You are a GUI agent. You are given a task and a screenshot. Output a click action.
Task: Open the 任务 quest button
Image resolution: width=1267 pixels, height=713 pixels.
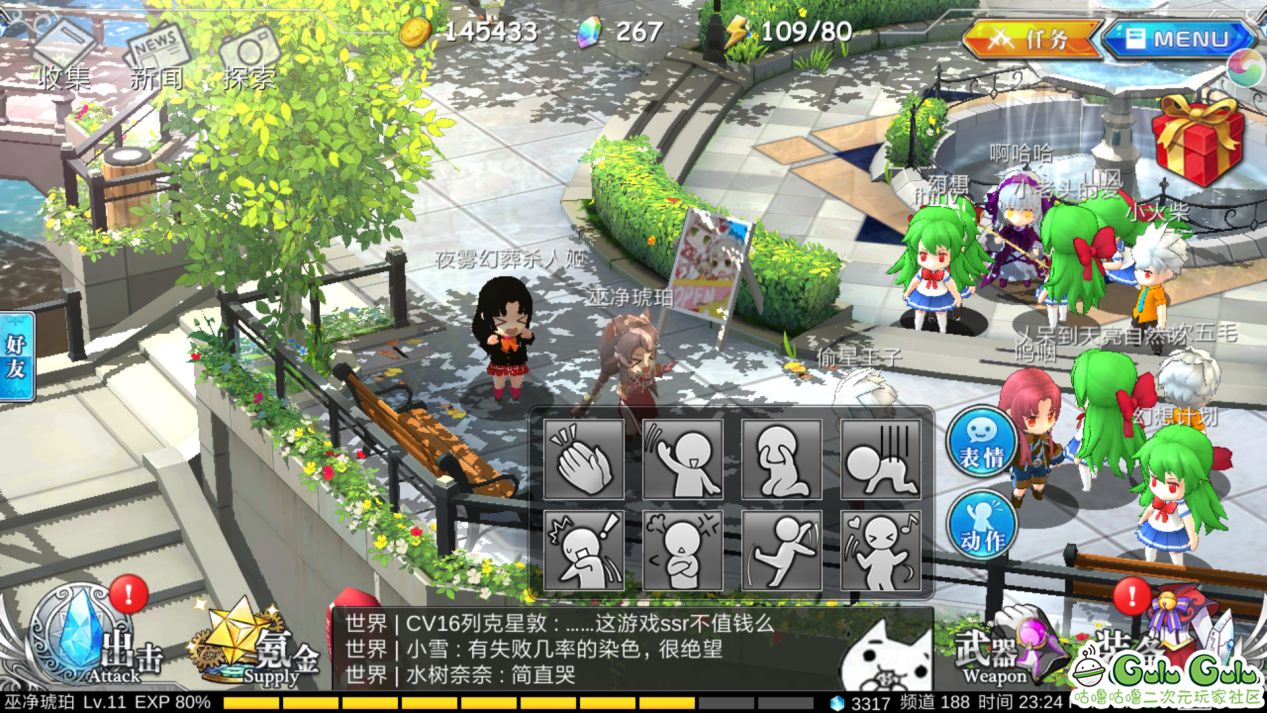[1032, 40]
